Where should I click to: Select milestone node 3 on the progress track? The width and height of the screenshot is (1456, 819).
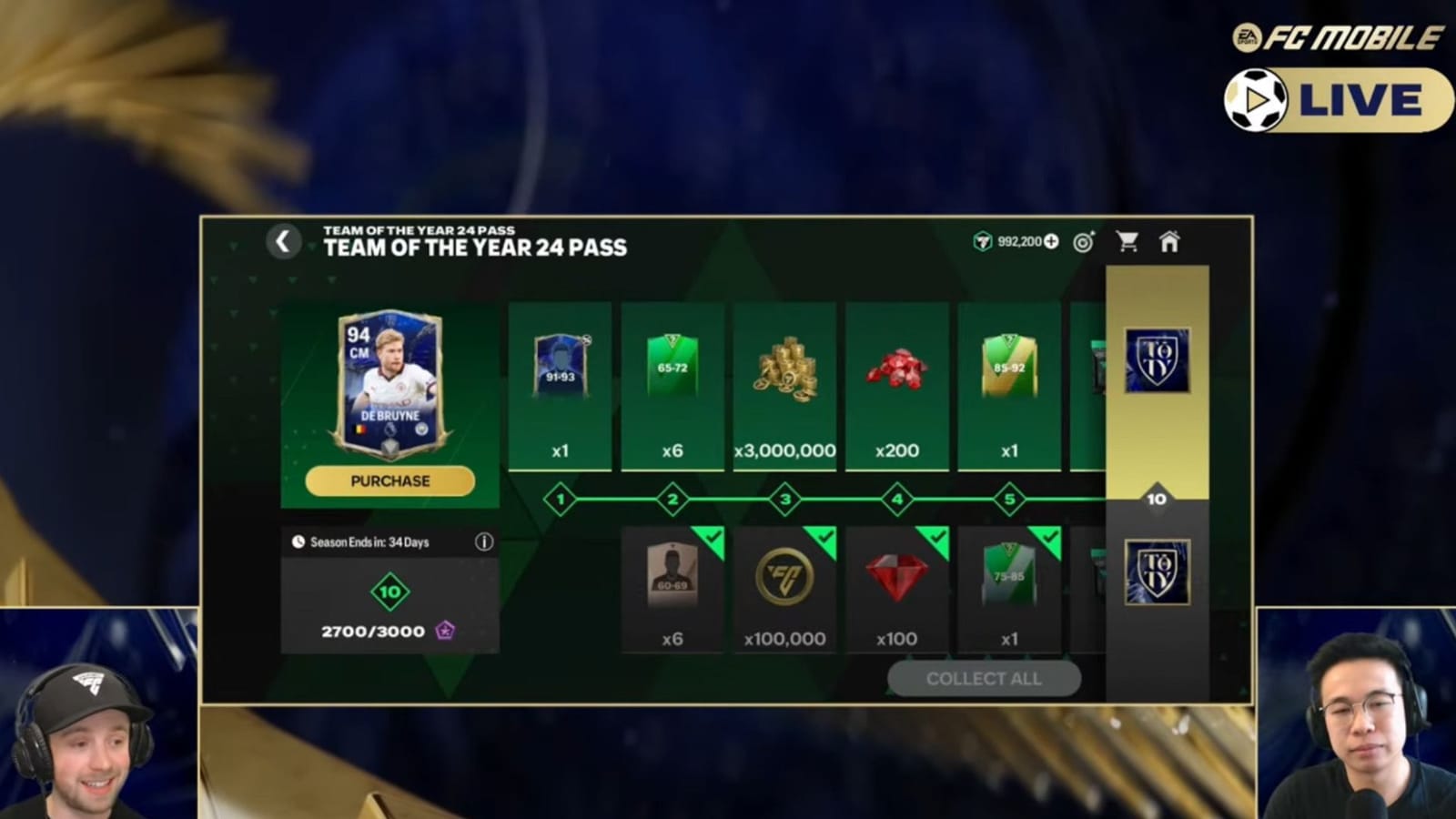tap(784, 500)
